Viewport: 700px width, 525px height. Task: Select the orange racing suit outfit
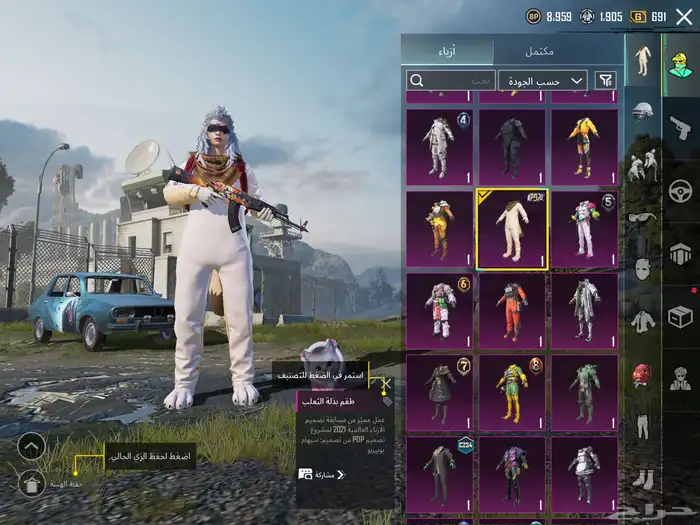[512, 311]
